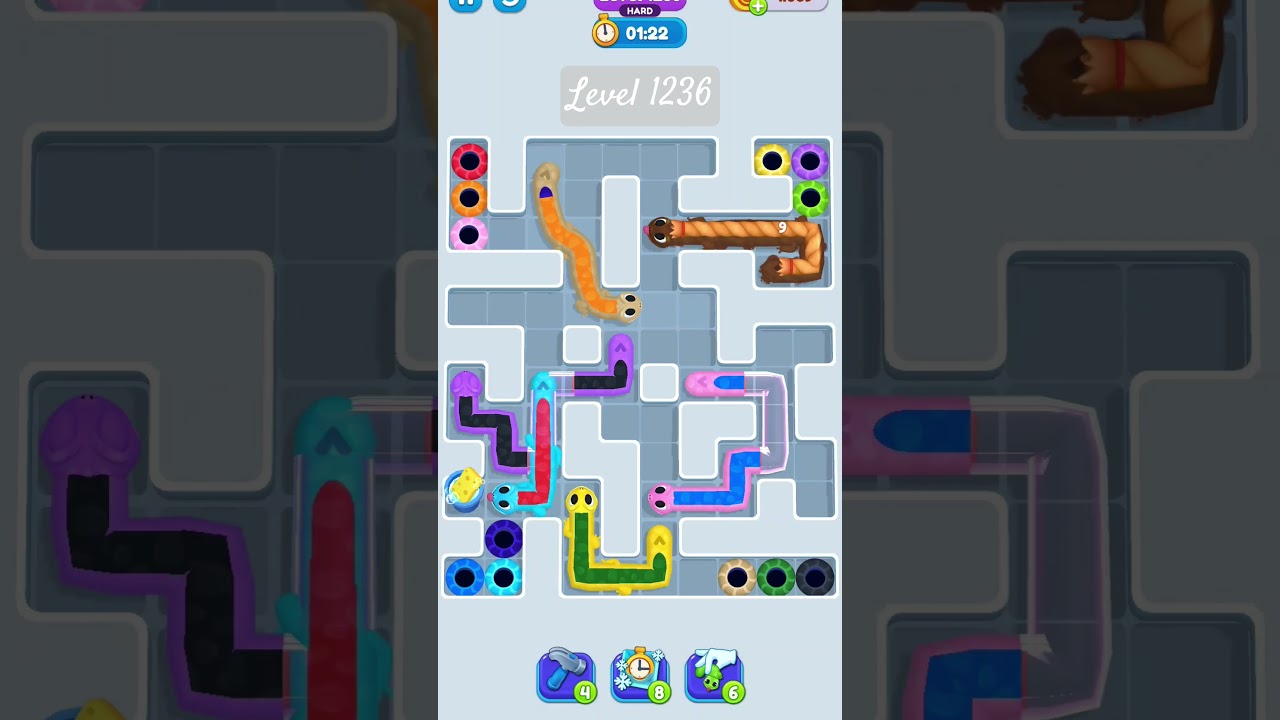The height and width of the screenshot is (720, 1280).
Task: Click the Level 1236 banner
Action: (639, 95)
